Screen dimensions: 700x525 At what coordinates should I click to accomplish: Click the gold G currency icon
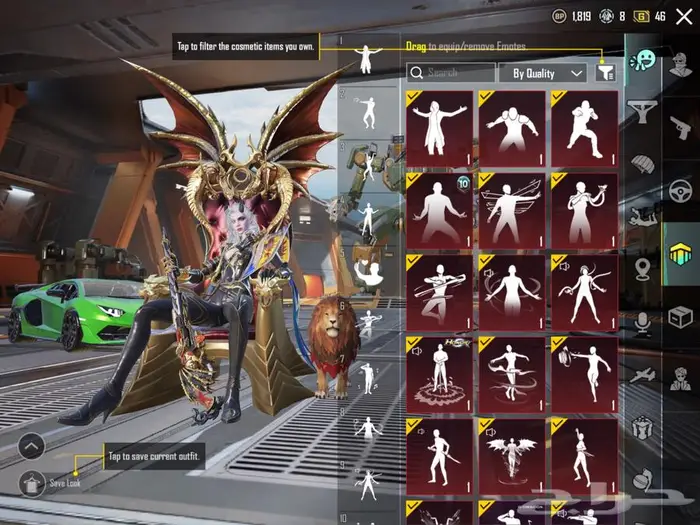640,16
